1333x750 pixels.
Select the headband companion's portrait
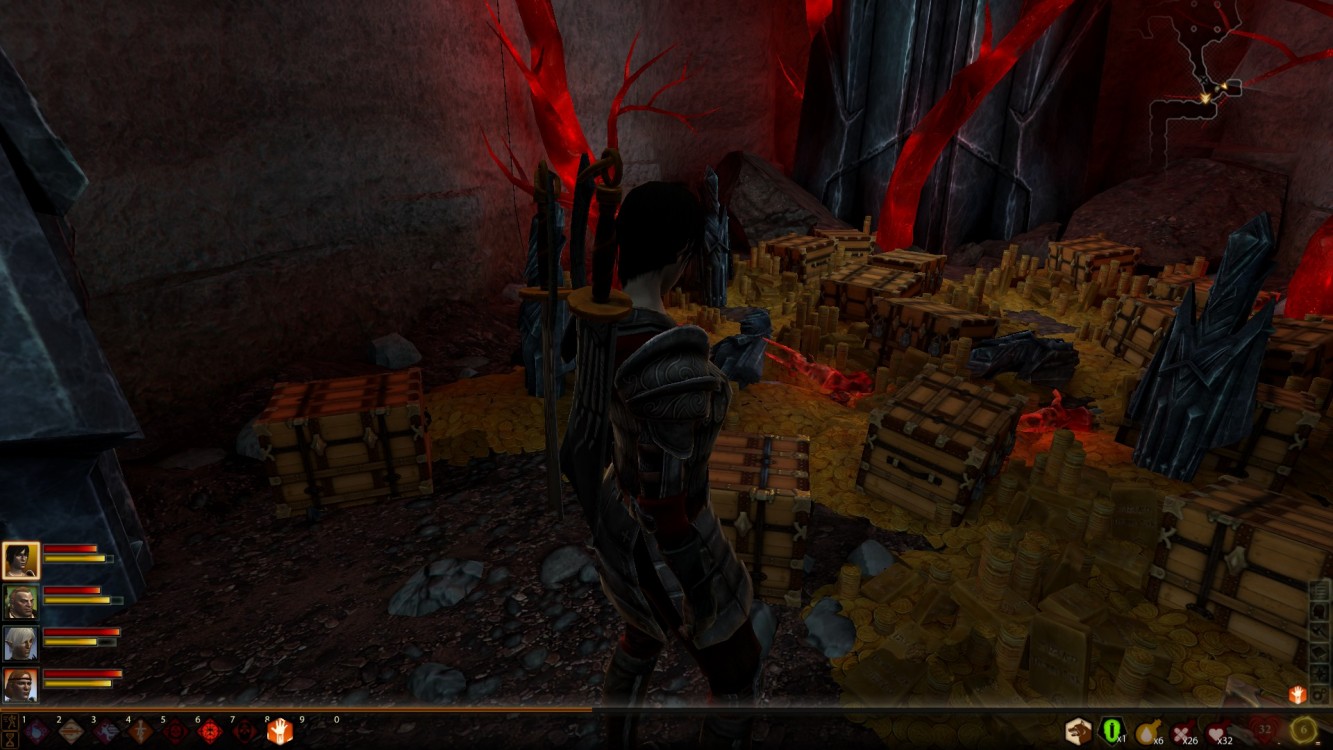(x=21, y=684)
